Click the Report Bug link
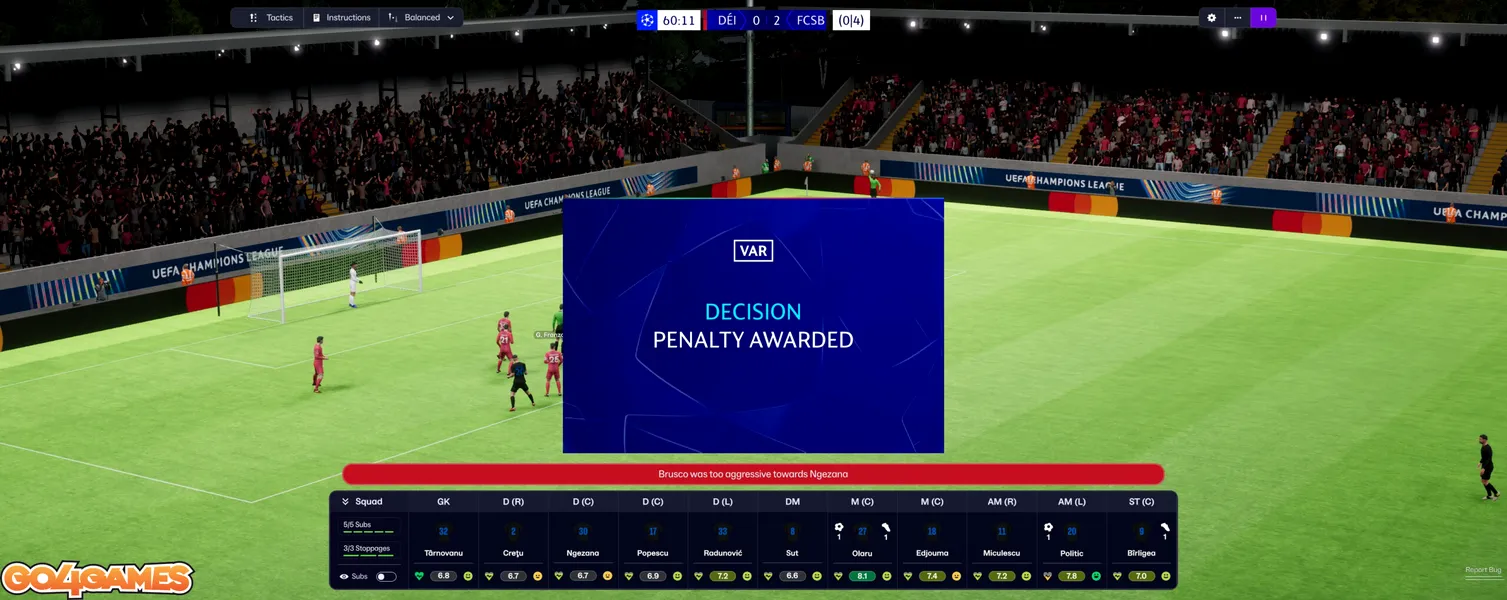The height and width of the screenshot is (600, 1507). click(x=1482, y=570)
